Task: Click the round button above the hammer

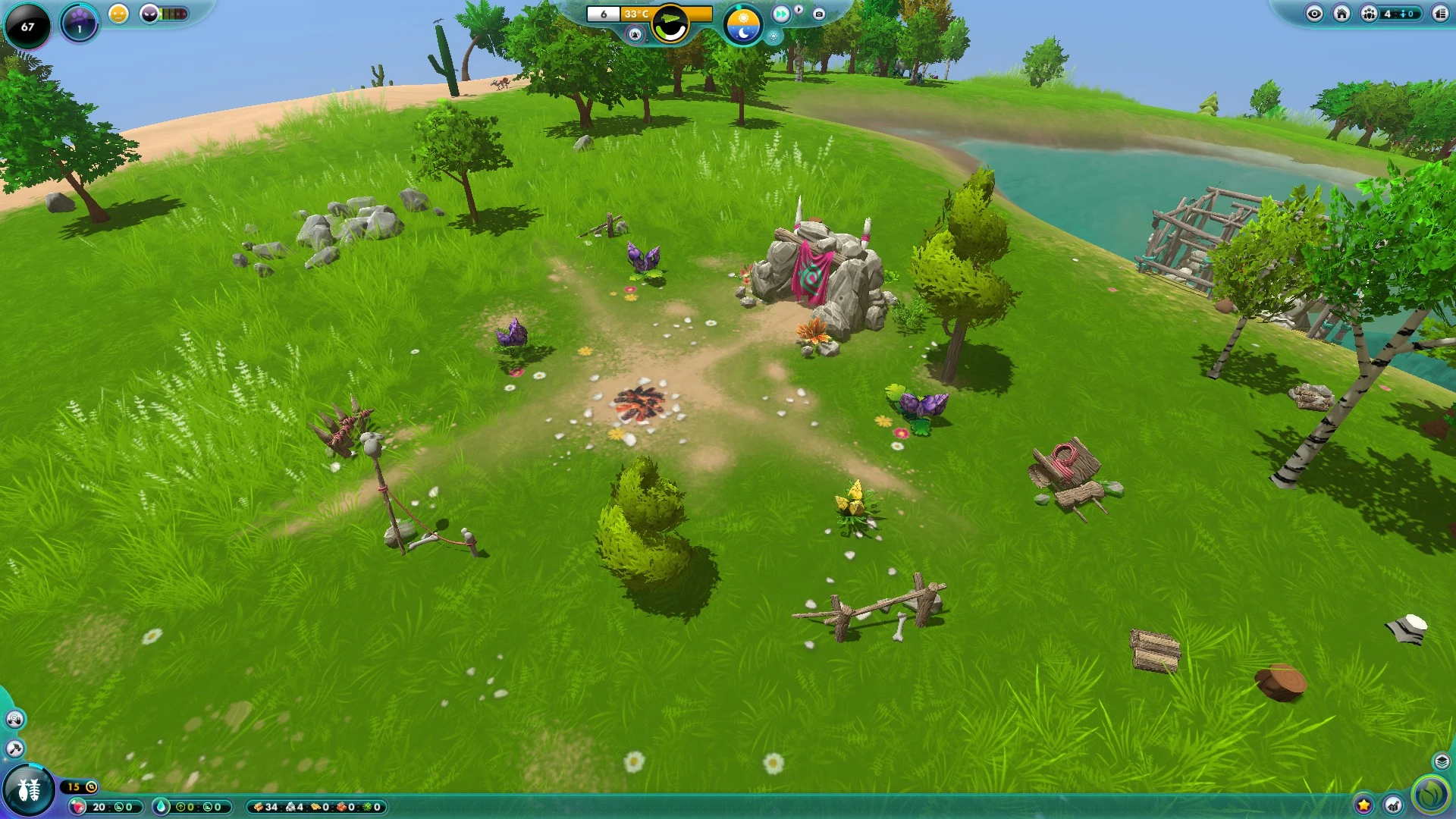Action: (14, 719)
